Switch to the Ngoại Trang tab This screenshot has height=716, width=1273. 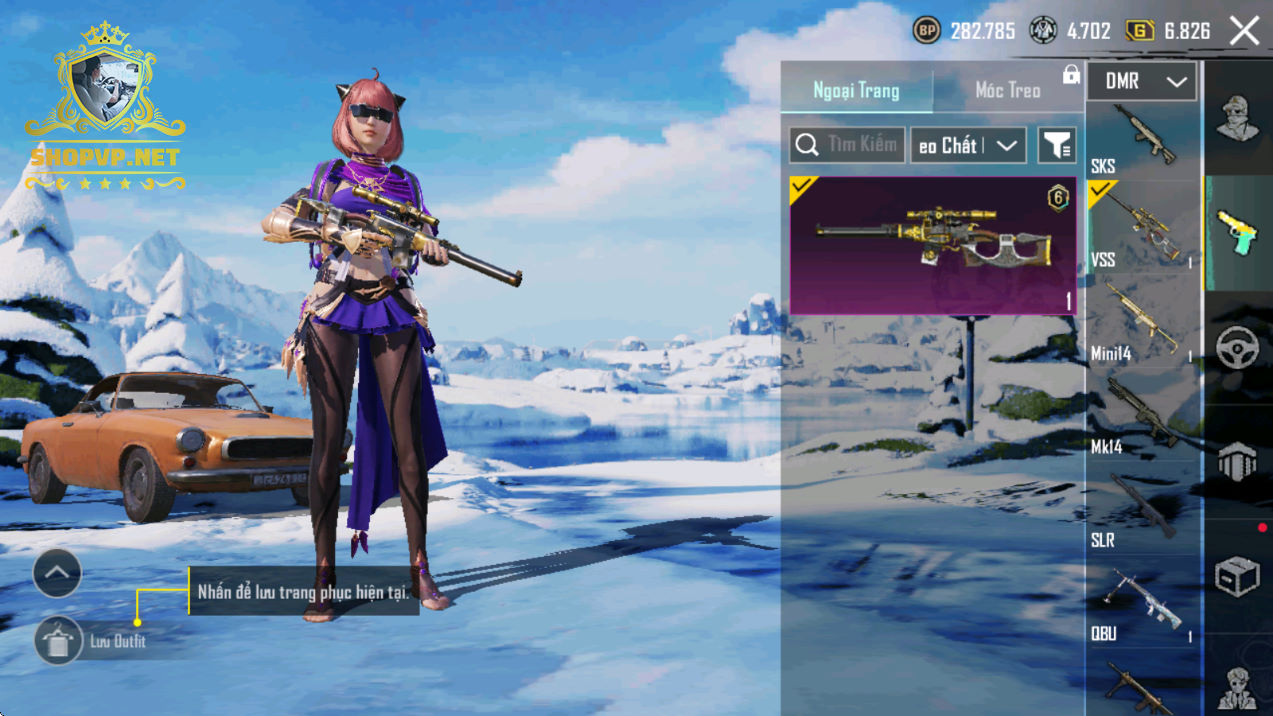[856, 91]
